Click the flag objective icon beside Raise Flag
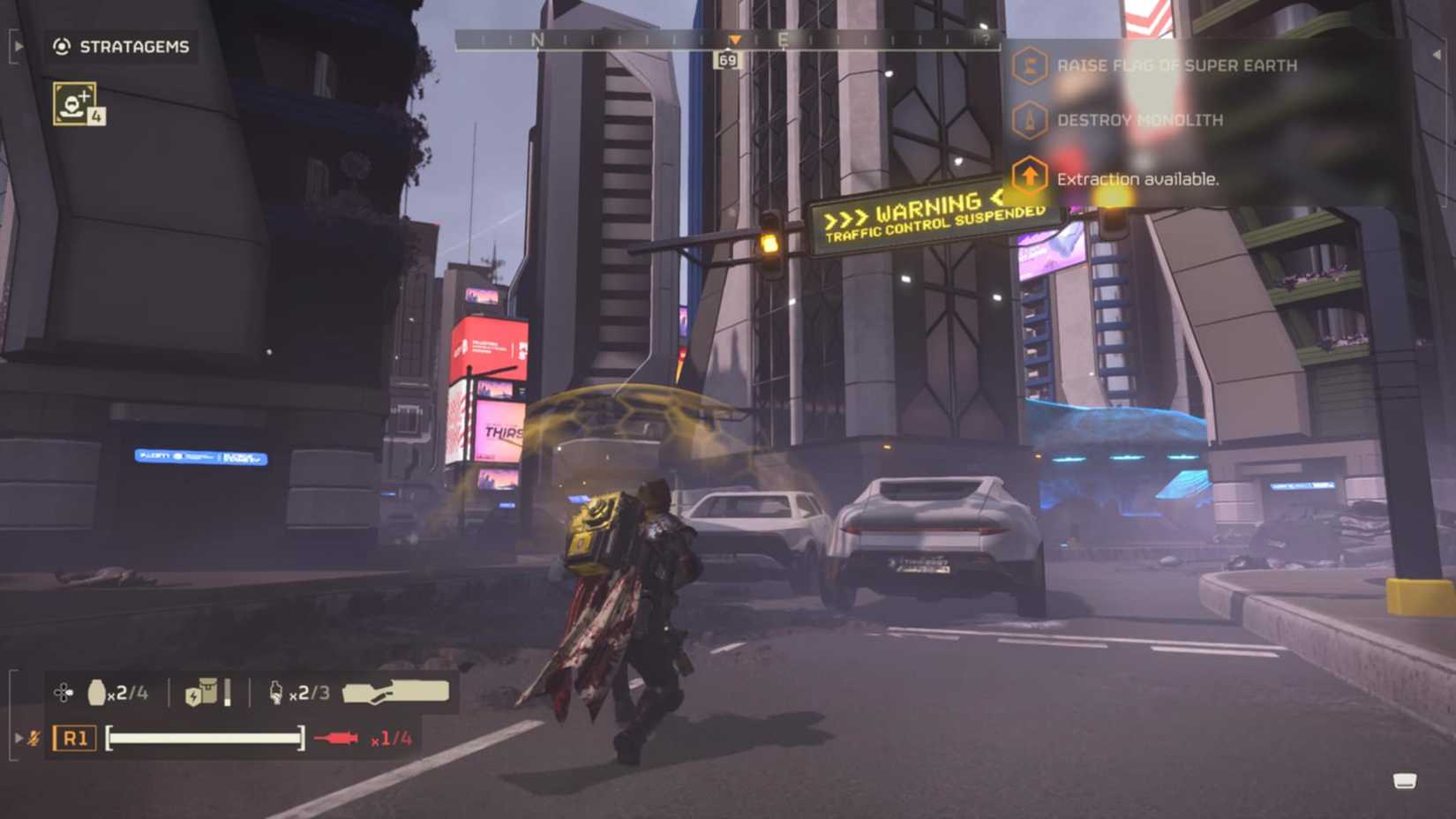Screen dimensions: 1456x819 (1029, 65)
